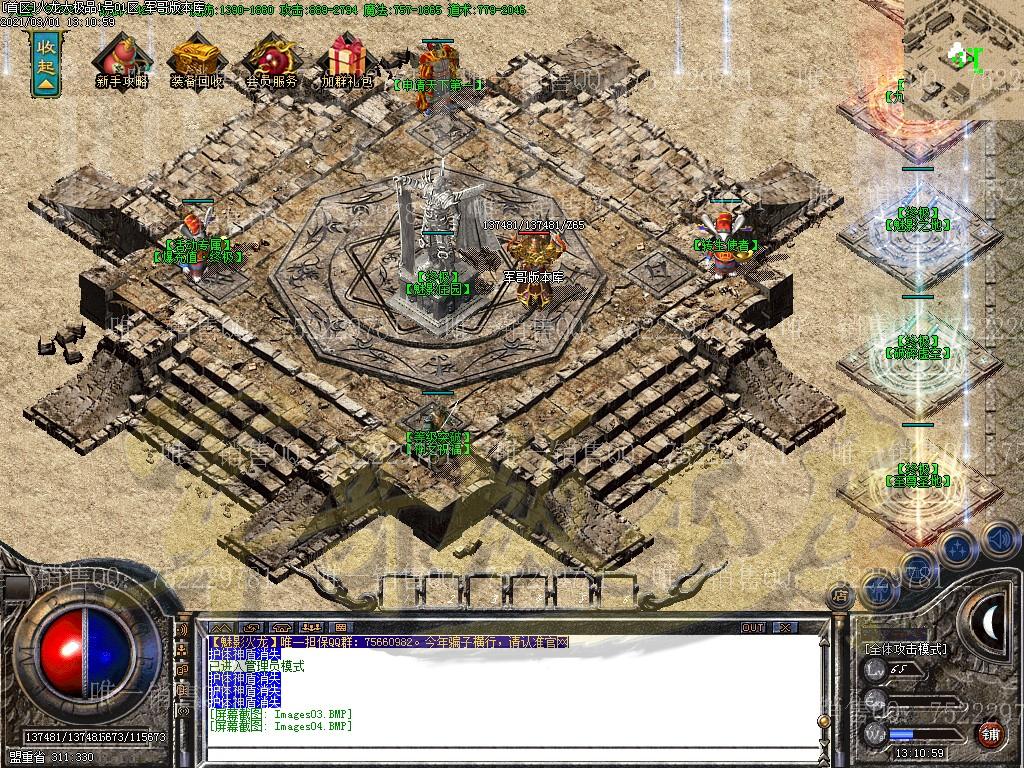Screen dimensions: 1024x768
Task: Click the mountain-shaped icon on chat toolbar
Action: (219, 628)
